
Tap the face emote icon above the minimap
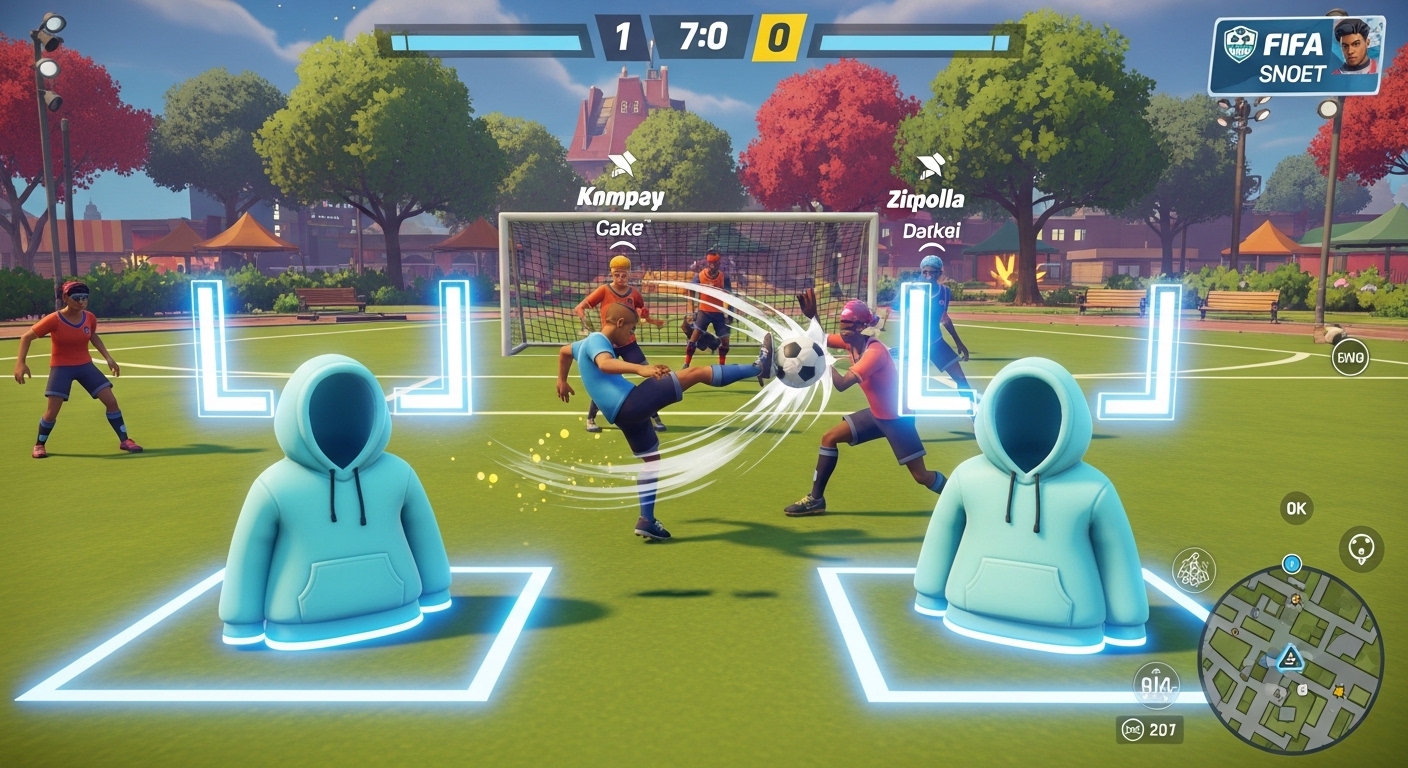coord(1361,549)
